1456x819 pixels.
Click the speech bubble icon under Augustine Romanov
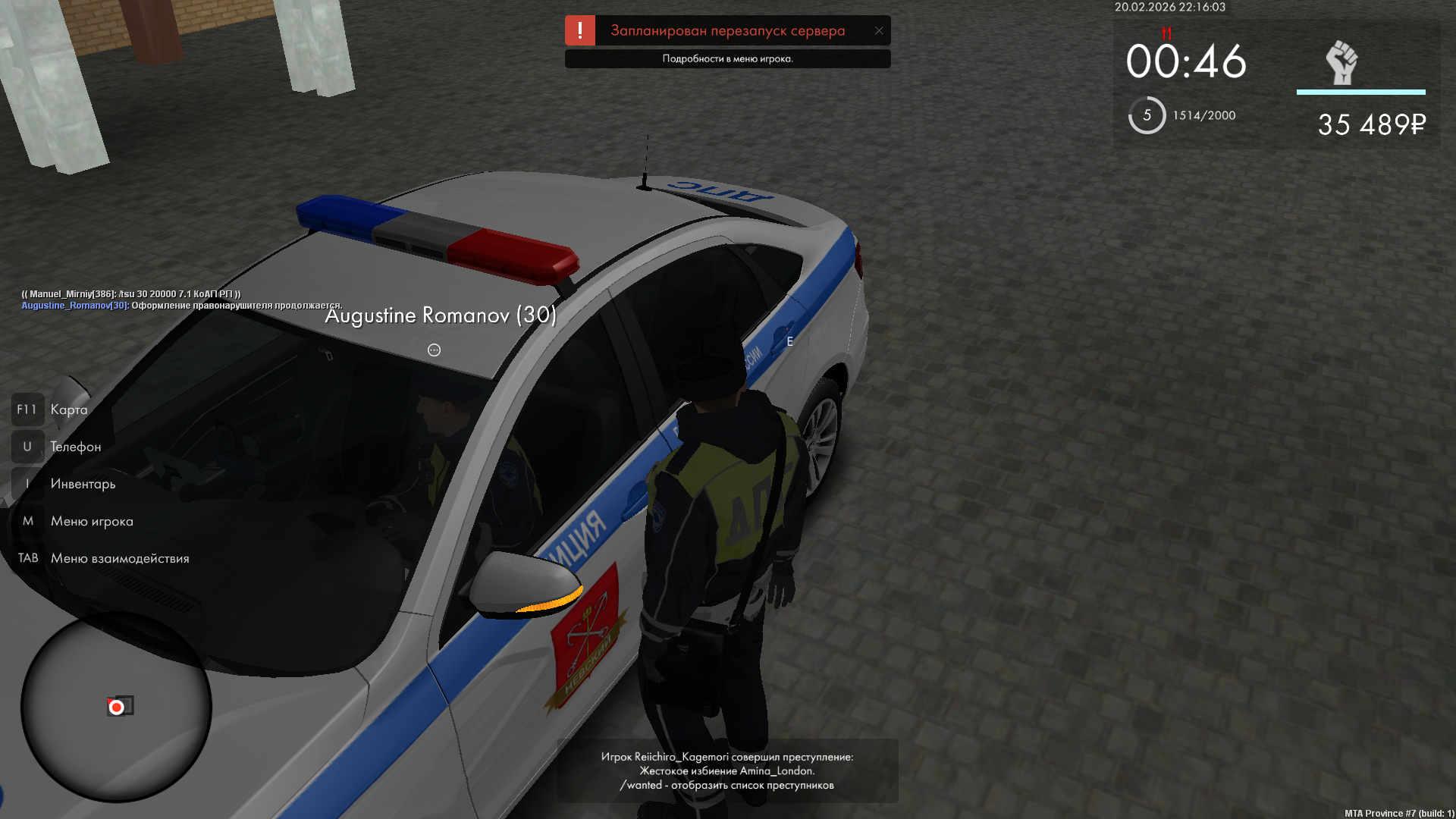[x=434, y=350]
